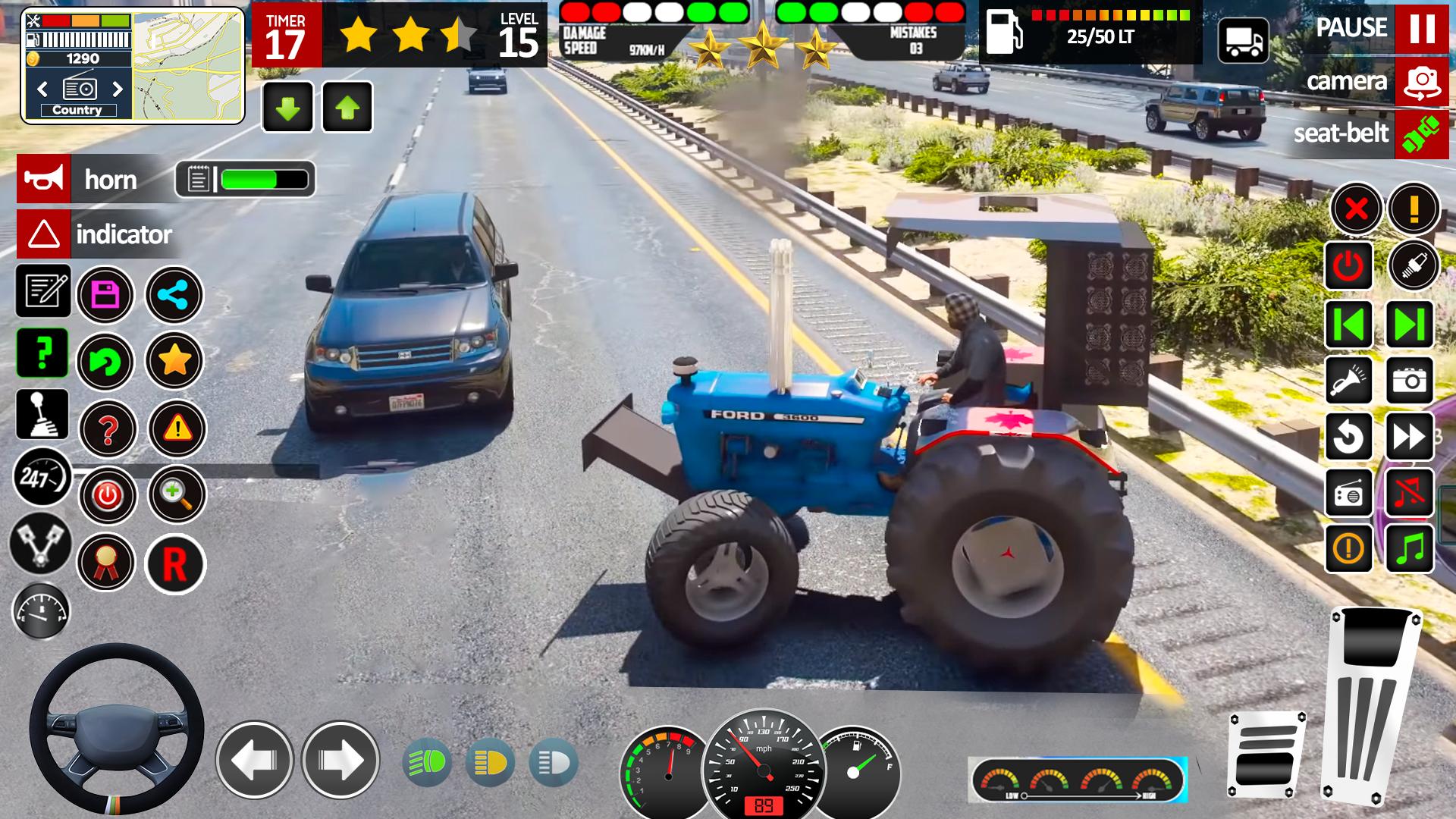The image size is (1456, 819).
Task: Open the blue share icon
Action: [174, 295]
